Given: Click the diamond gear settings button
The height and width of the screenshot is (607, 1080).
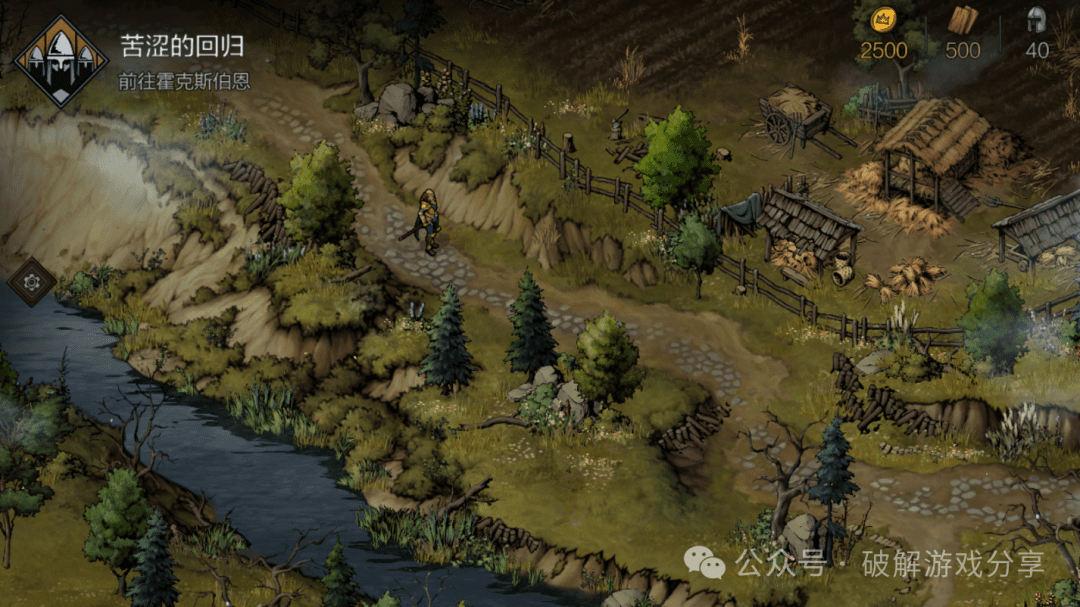Looking at the screenshot, I should click(x=32, y=283).
